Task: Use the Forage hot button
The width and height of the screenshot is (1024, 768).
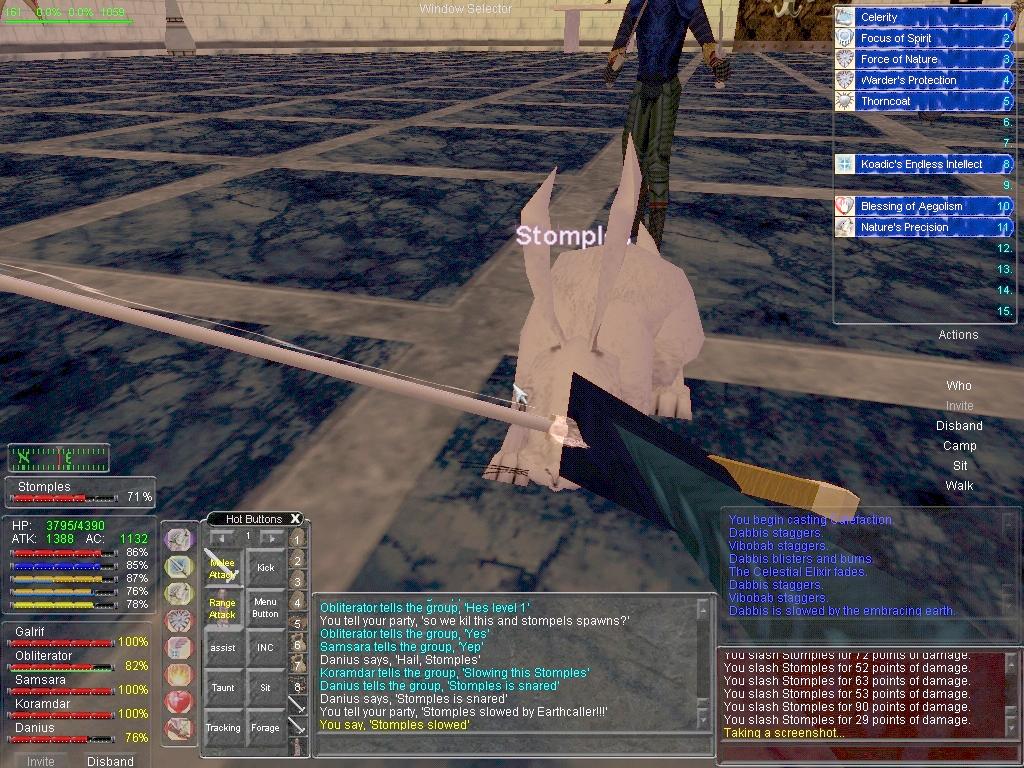Action: [x=265, y=728]
